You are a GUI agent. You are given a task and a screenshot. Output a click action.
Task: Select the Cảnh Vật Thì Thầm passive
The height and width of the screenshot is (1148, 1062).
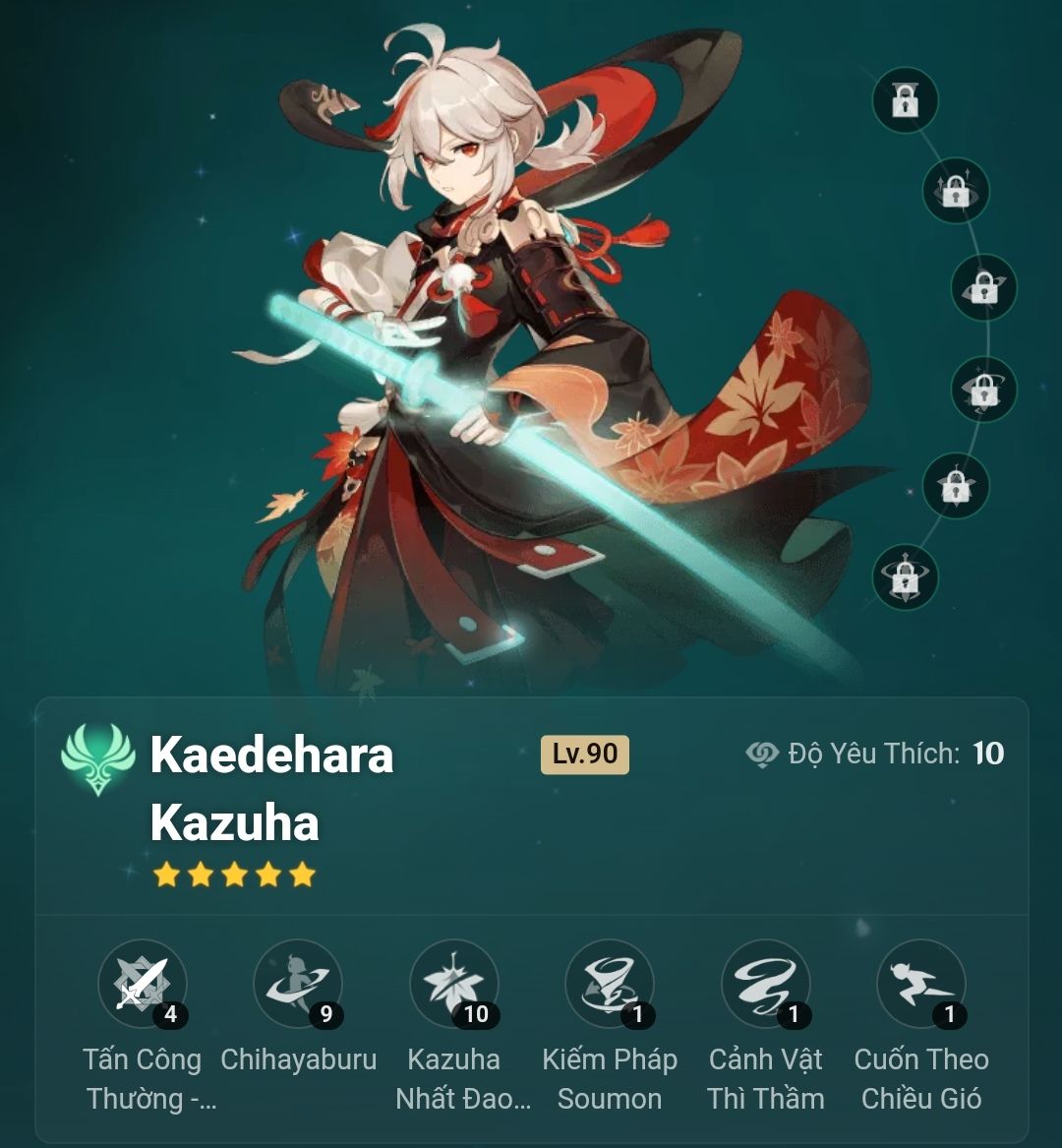tap(765, 984)
